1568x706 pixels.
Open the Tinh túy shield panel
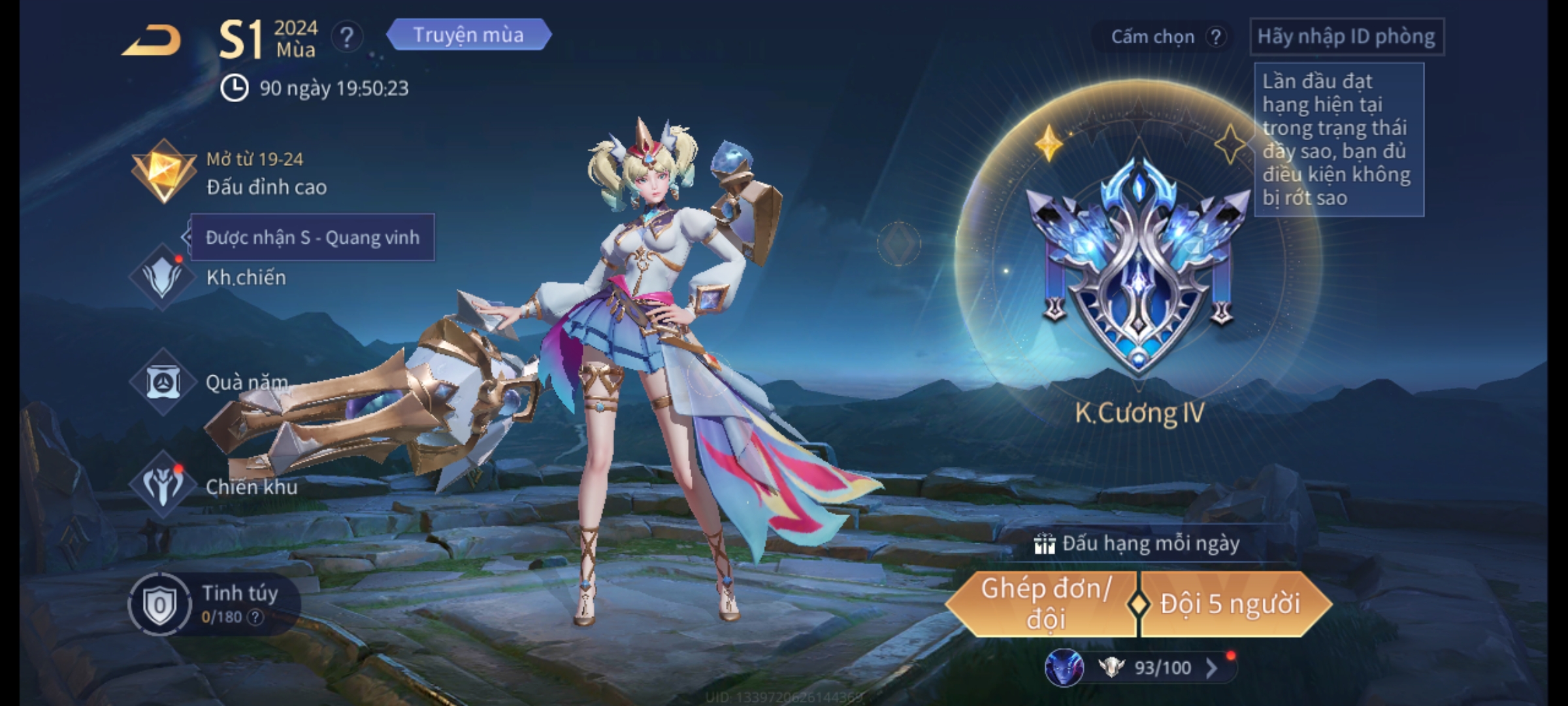click(x=159, y=605)
